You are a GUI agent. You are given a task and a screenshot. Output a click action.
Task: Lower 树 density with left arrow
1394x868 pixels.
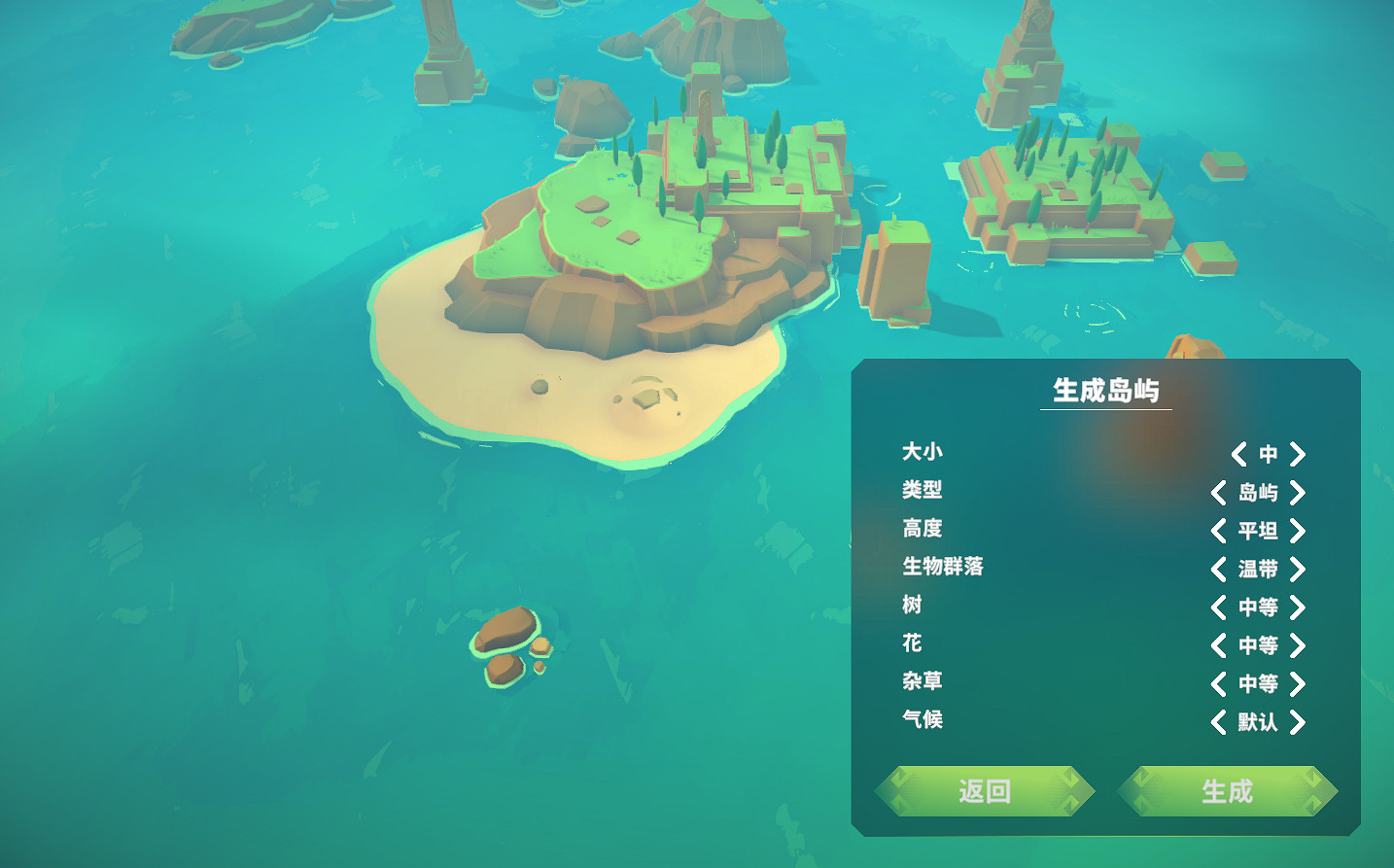[1220, 608]
